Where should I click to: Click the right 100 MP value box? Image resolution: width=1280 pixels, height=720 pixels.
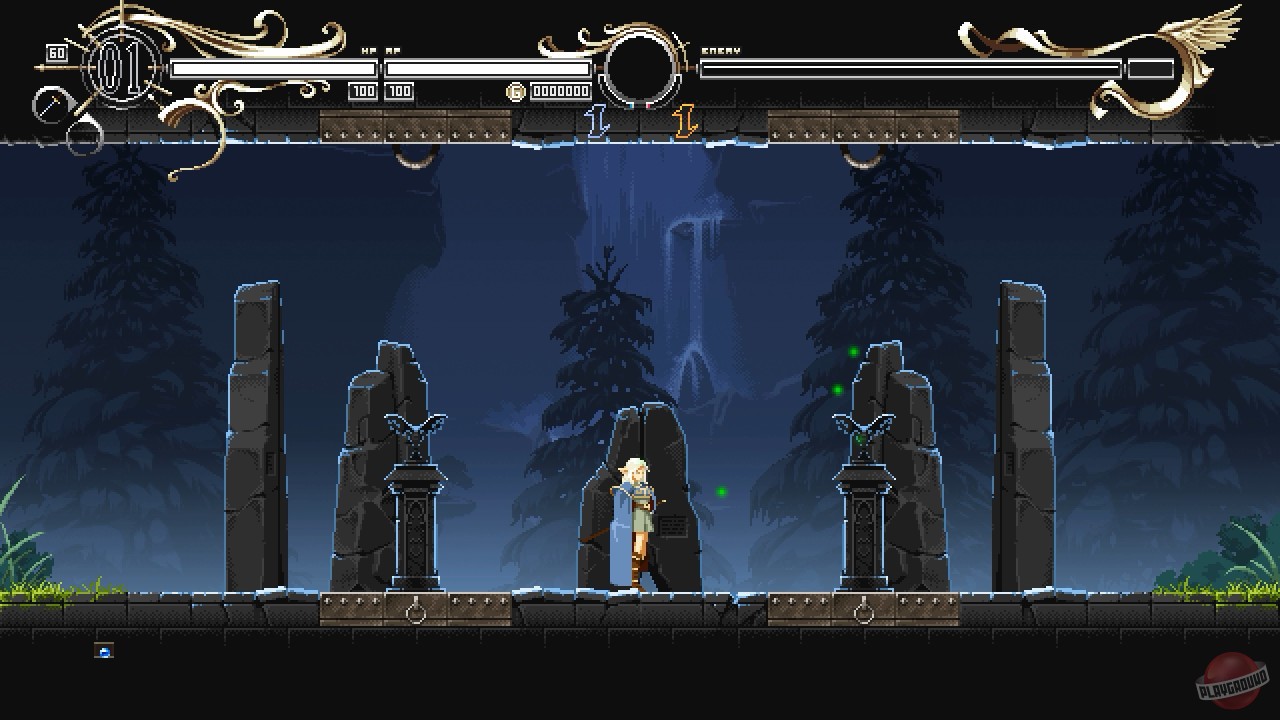[399, 92]
